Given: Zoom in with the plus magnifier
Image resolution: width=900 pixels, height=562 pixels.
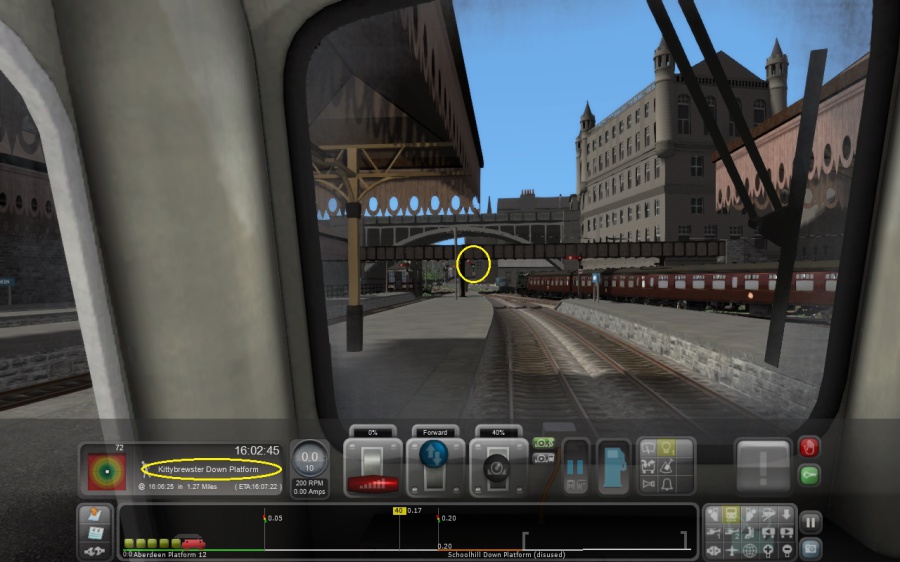Looking at the screenshot, I should (x=768, y=550).
